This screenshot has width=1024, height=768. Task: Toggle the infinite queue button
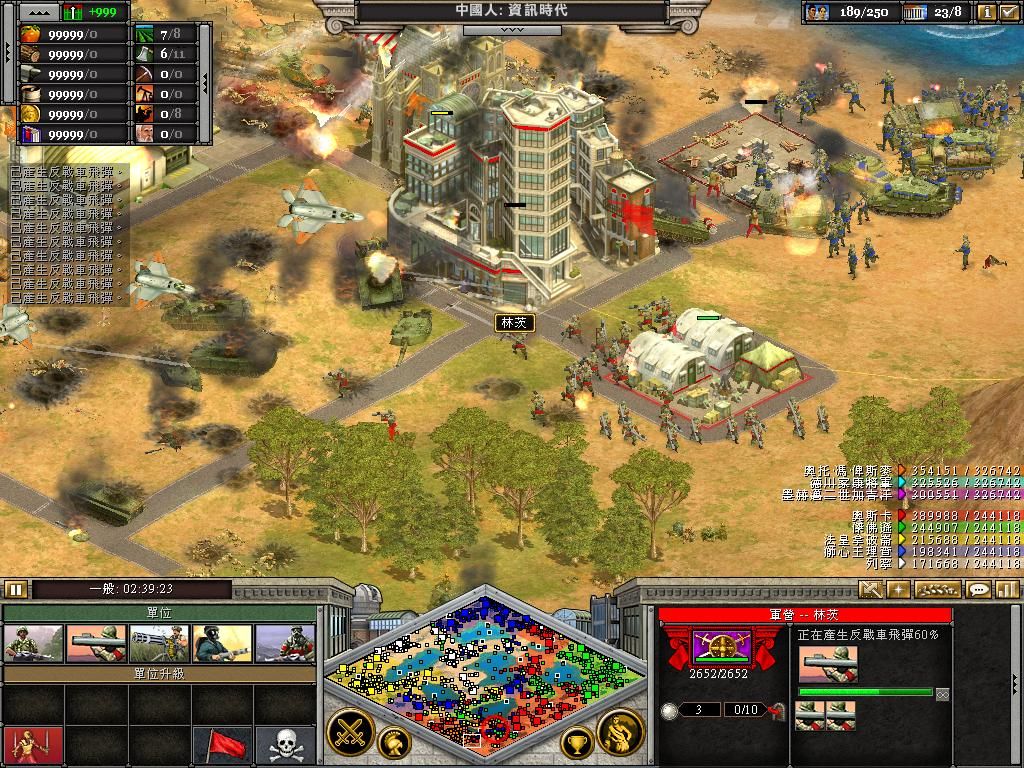click(942, 693)
